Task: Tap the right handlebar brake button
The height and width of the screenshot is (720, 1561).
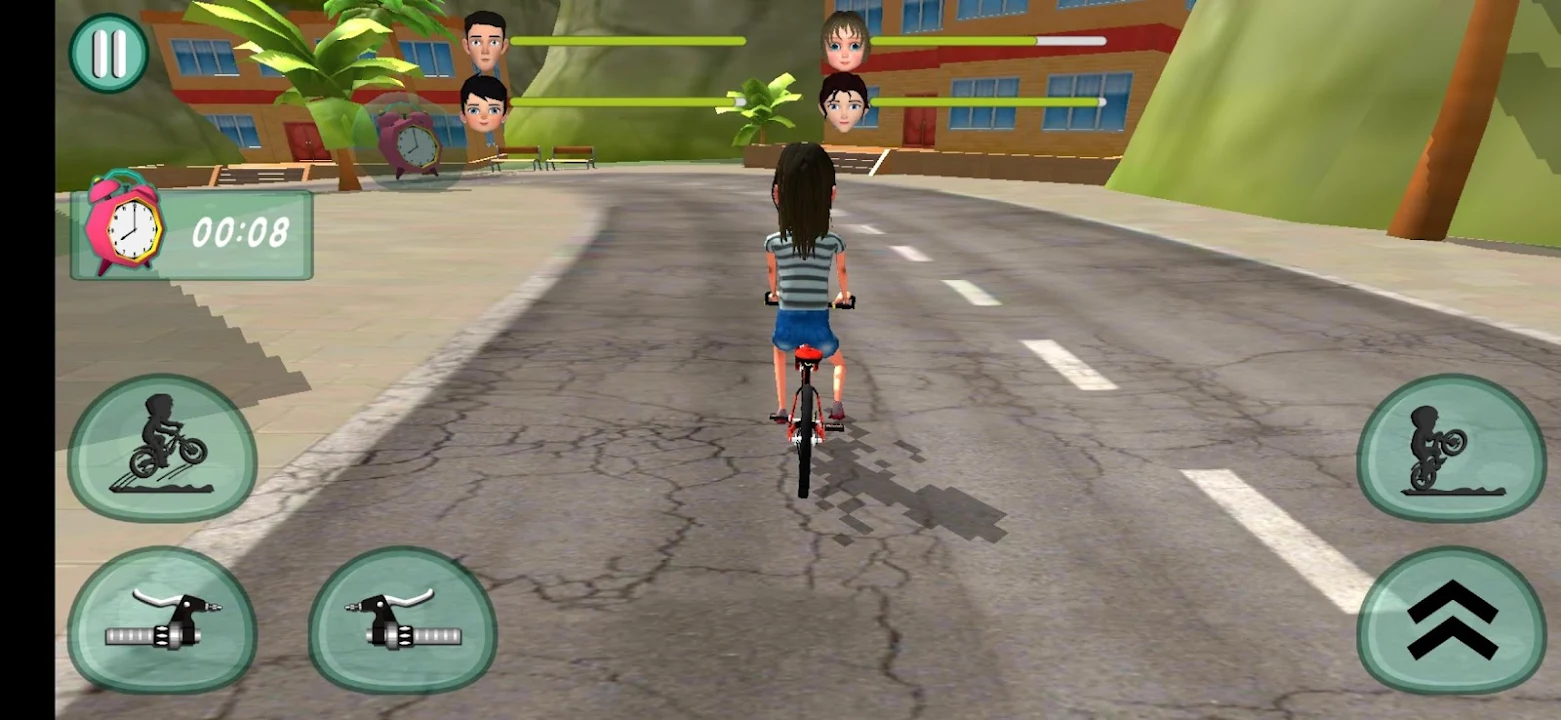Action: pyautogui.click(x=402, y=620)
